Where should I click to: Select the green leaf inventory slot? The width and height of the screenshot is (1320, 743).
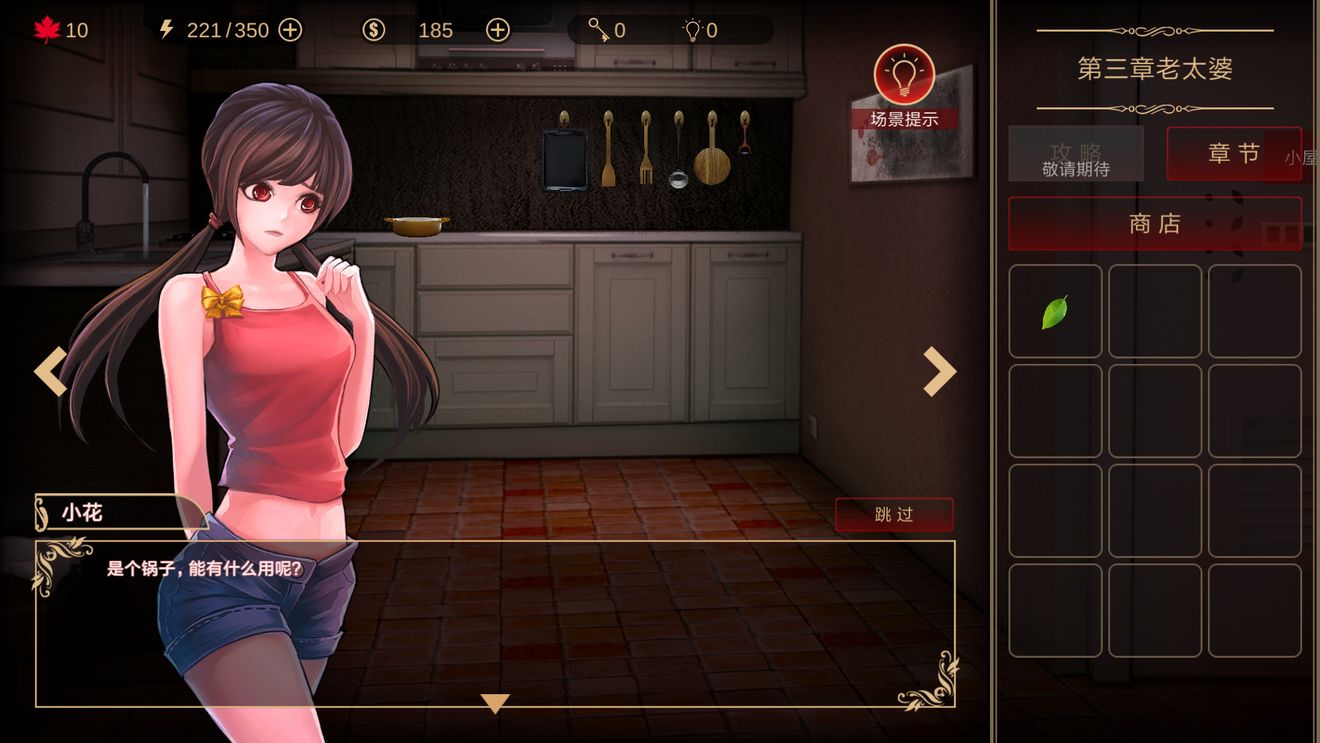pos(1055,312)
